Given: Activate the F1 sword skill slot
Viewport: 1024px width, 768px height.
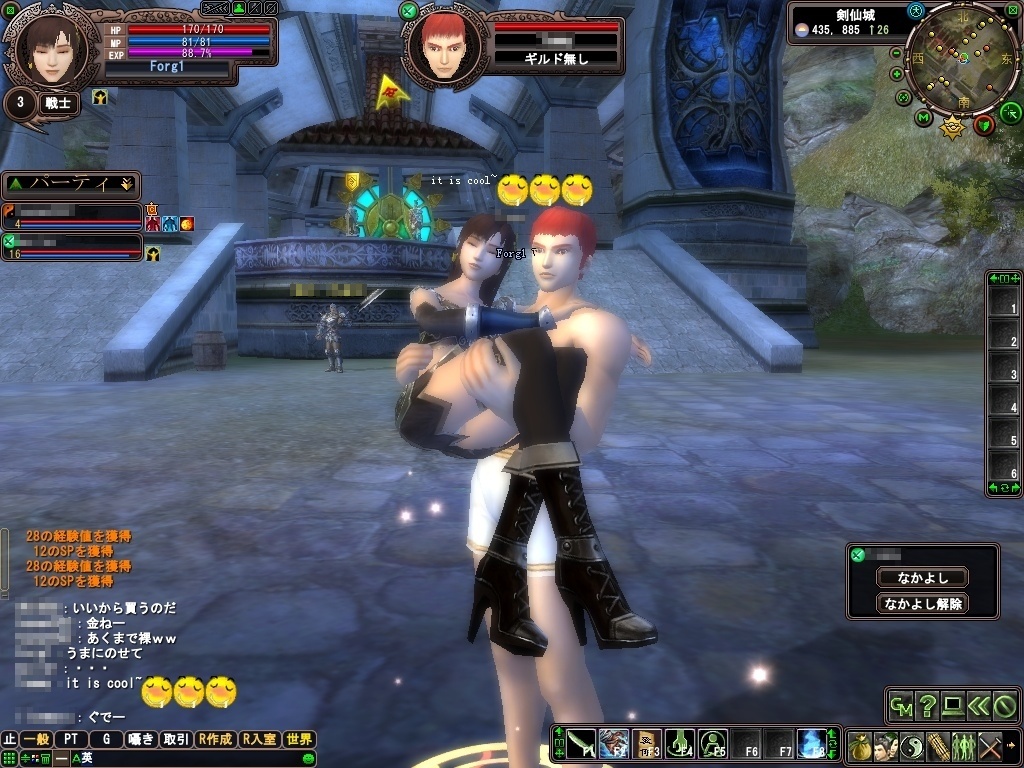Looking at the screenshot, I should 581,744.
